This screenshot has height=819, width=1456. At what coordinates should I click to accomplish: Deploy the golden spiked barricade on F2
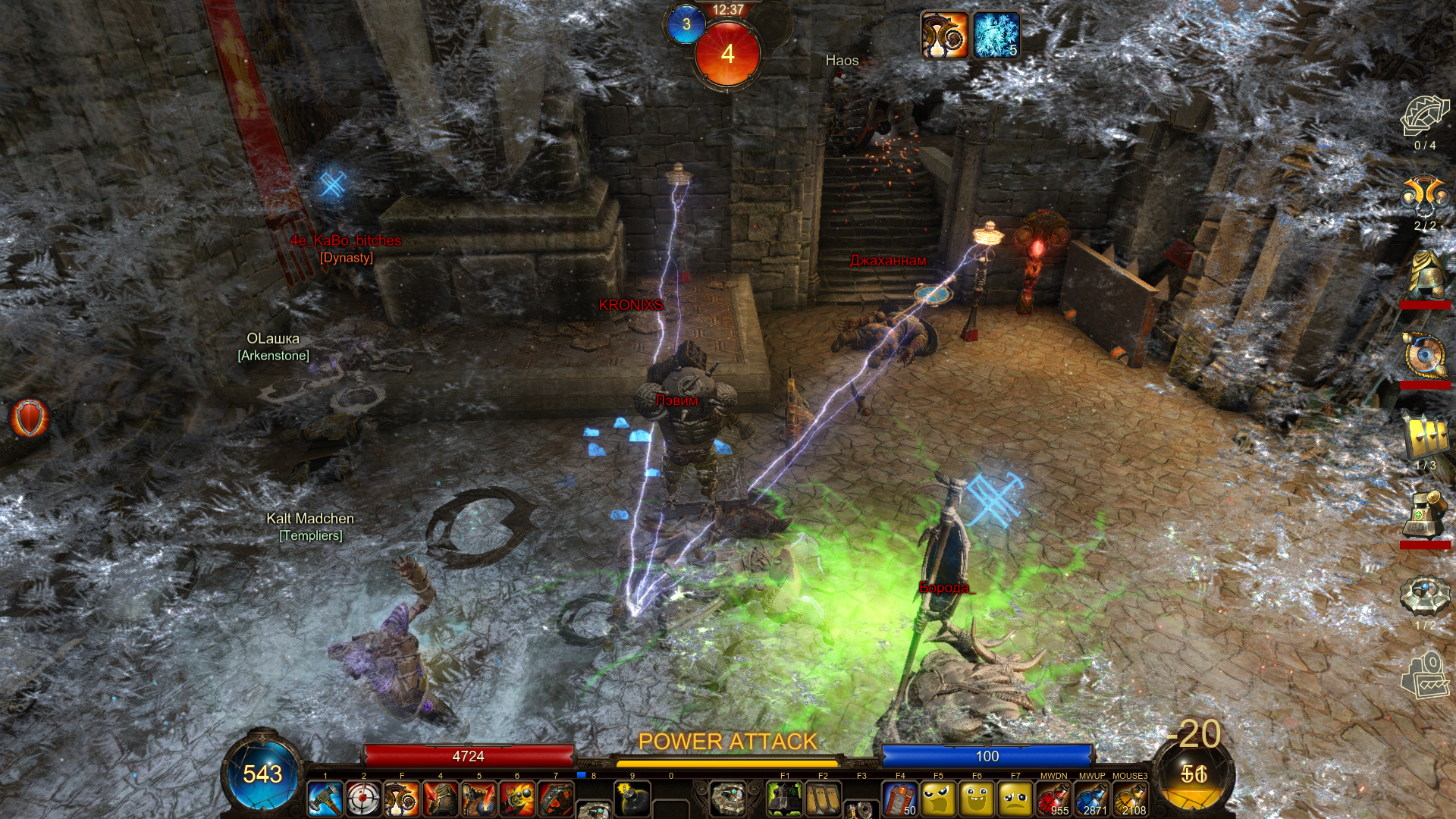coord(823,799)
